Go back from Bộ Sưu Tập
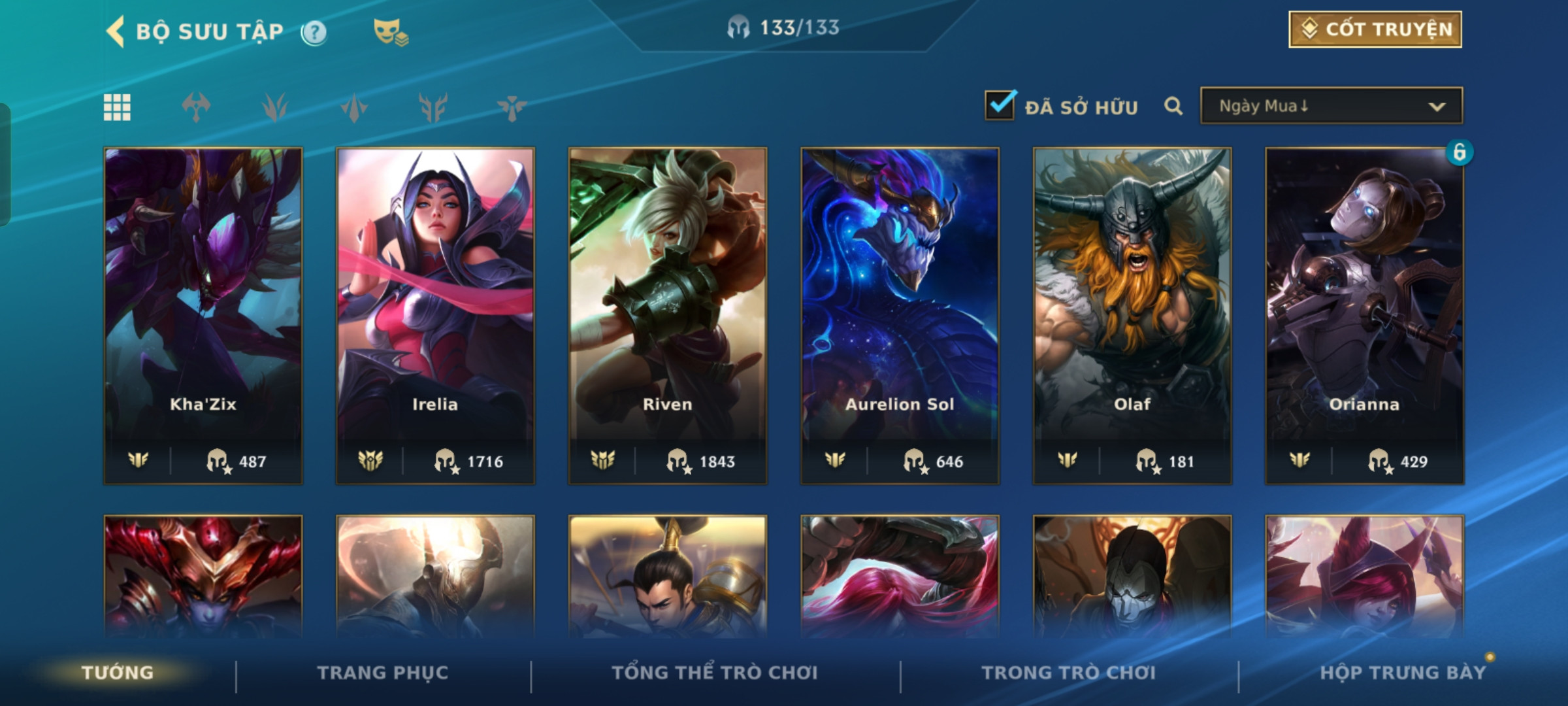Screen dimensions: 1568x706 [x=116, y=31]
